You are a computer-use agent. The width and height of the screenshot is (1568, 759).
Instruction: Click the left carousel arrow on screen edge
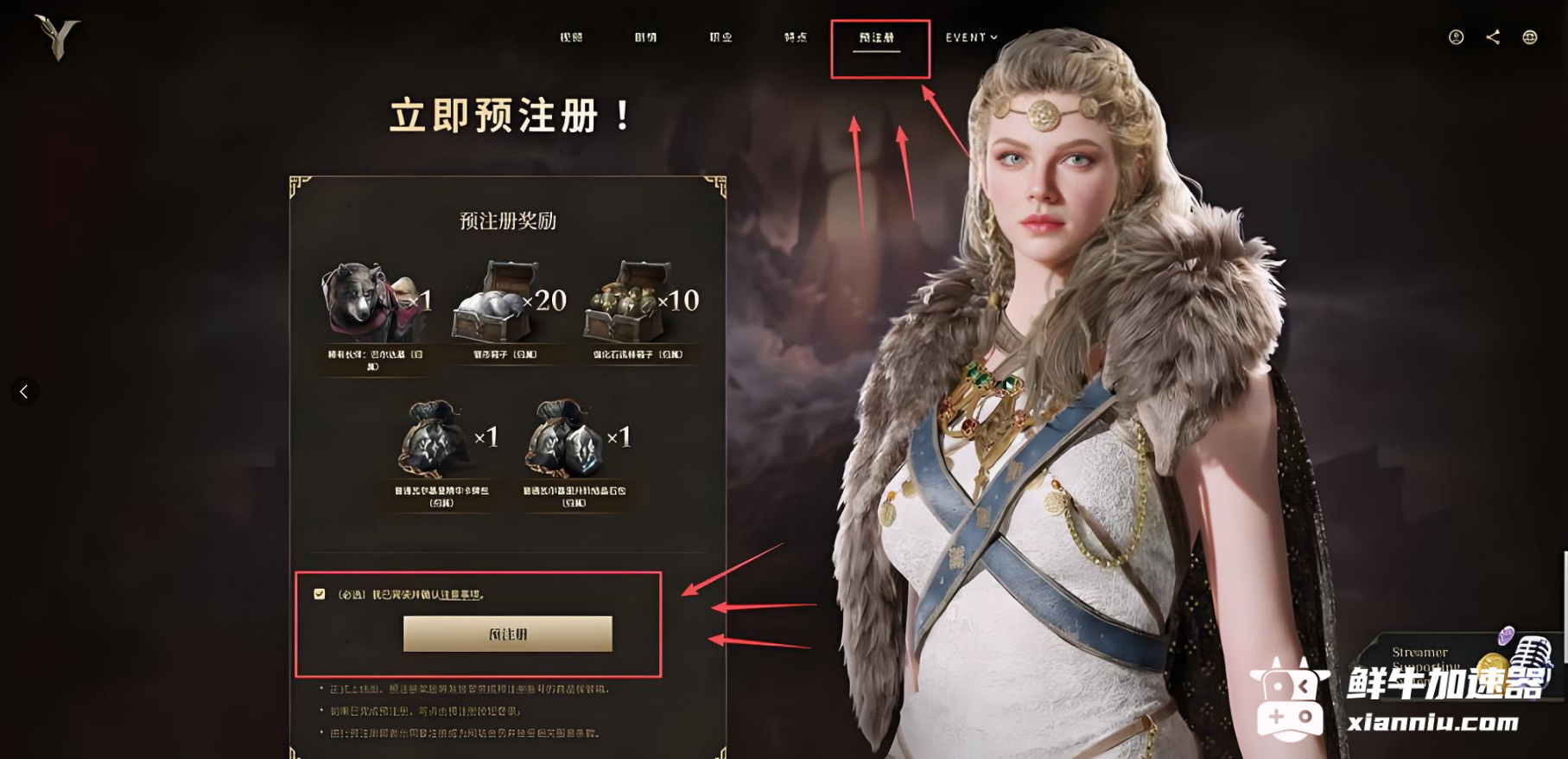pos(25,391)
